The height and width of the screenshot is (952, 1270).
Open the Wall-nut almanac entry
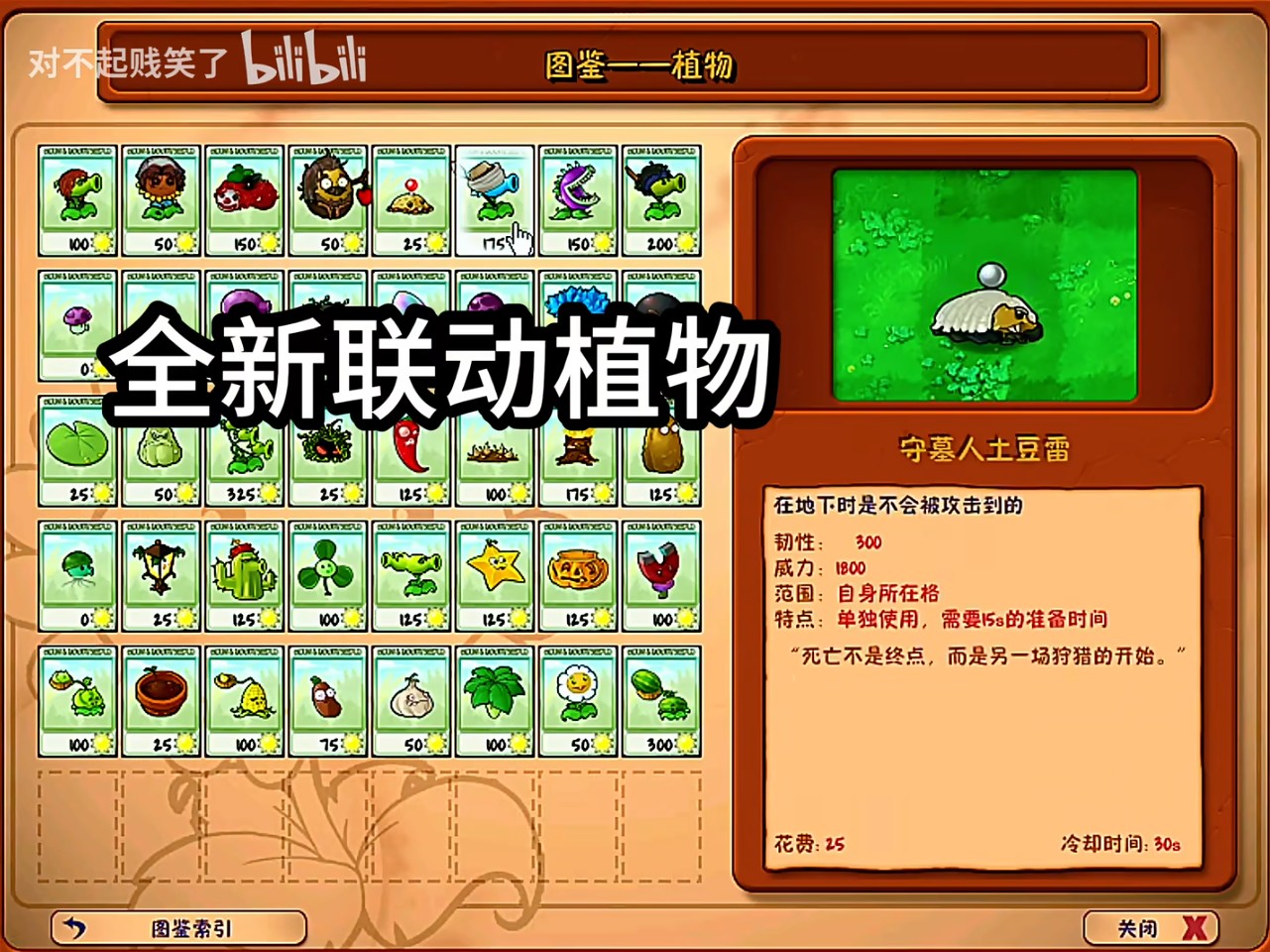coord(328,198)
